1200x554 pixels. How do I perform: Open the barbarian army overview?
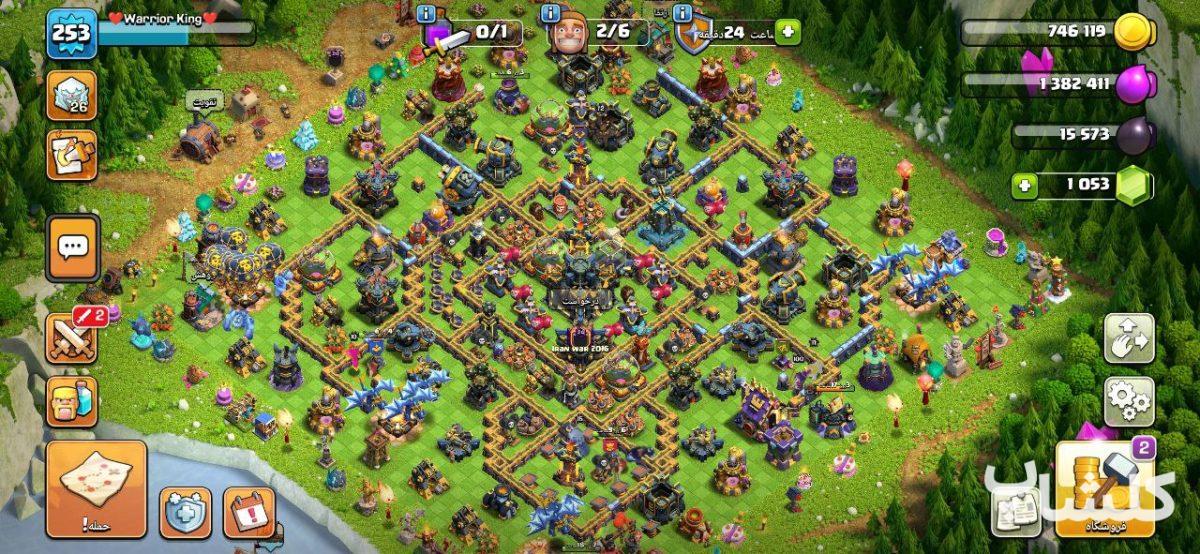tap(71, 400)
